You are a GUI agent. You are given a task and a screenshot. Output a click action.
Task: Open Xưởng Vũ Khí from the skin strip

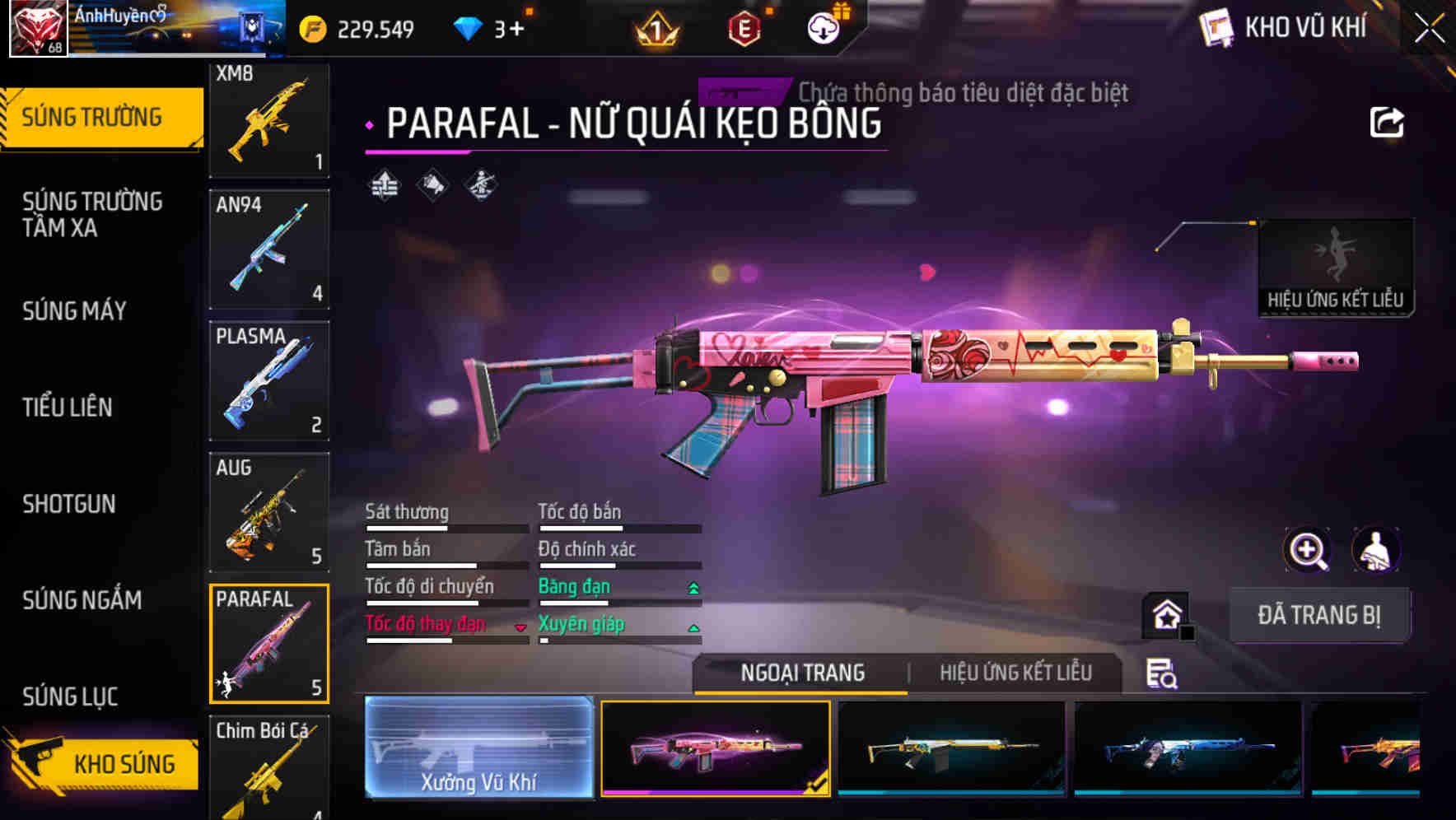[x=479, y=749]
